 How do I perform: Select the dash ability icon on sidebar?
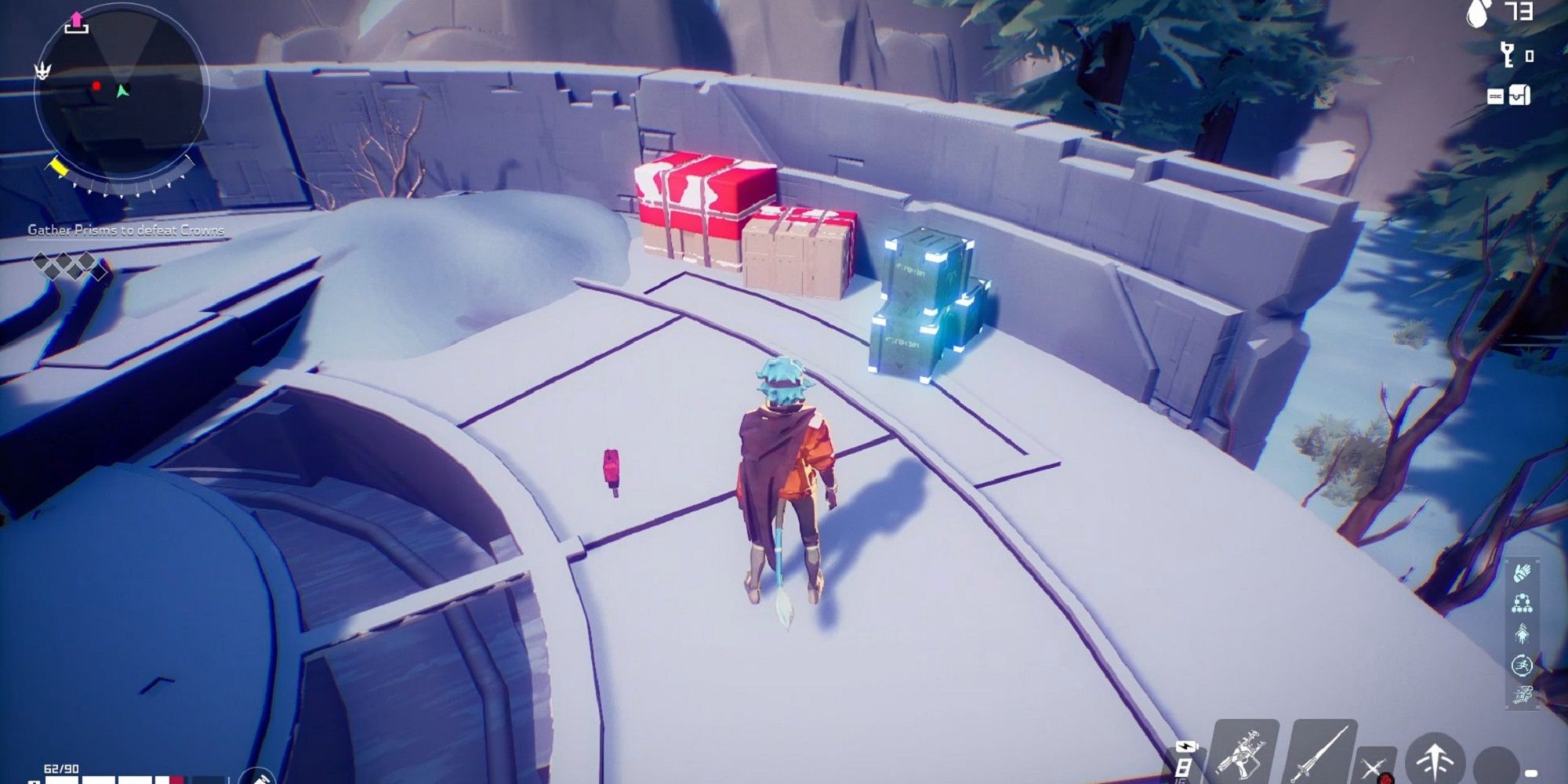click(x=1523, y=692)
